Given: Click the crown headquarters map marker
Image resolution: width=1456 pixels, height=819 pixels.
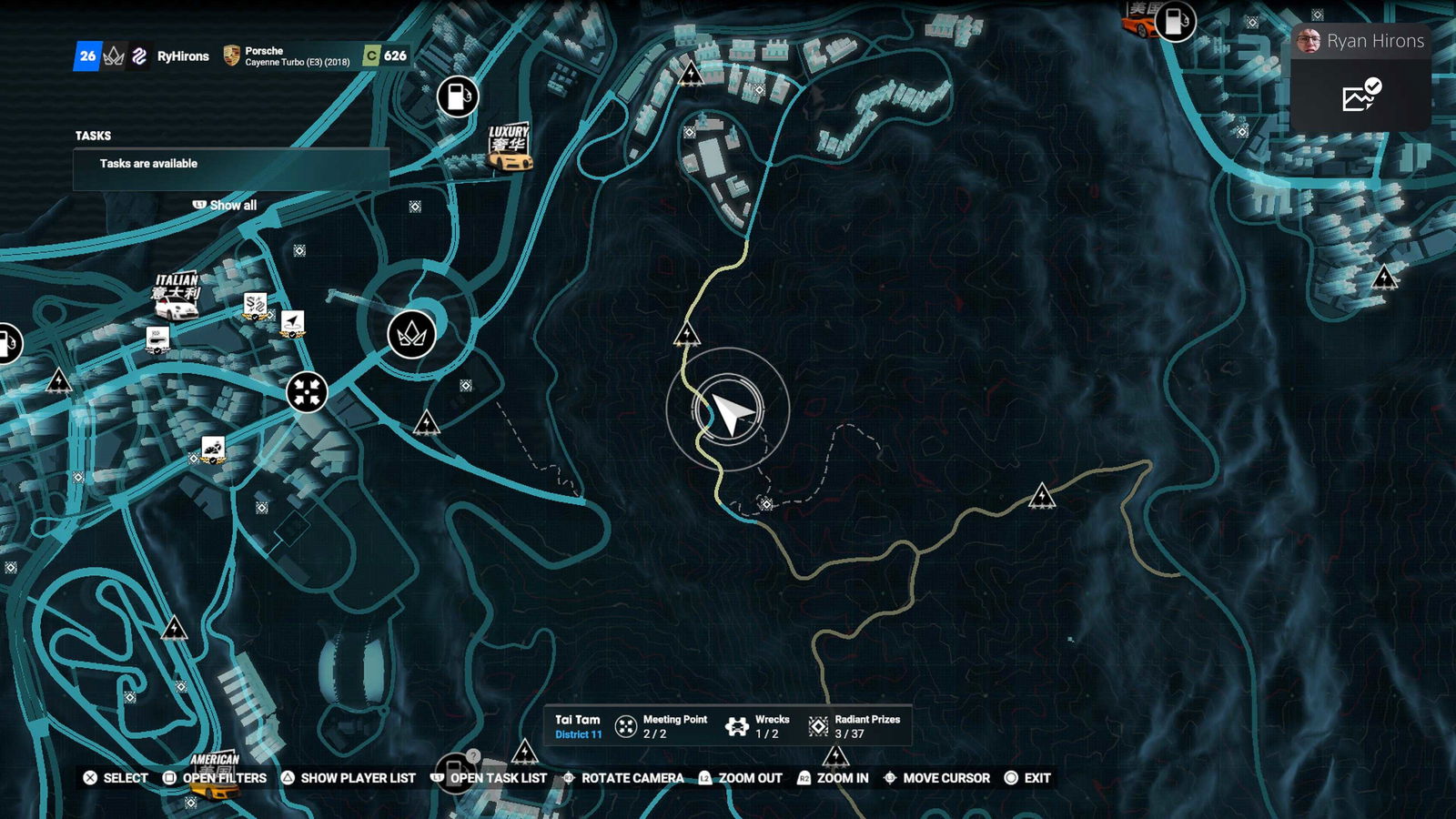Looking at the screenshot, I should click(411, 334).
